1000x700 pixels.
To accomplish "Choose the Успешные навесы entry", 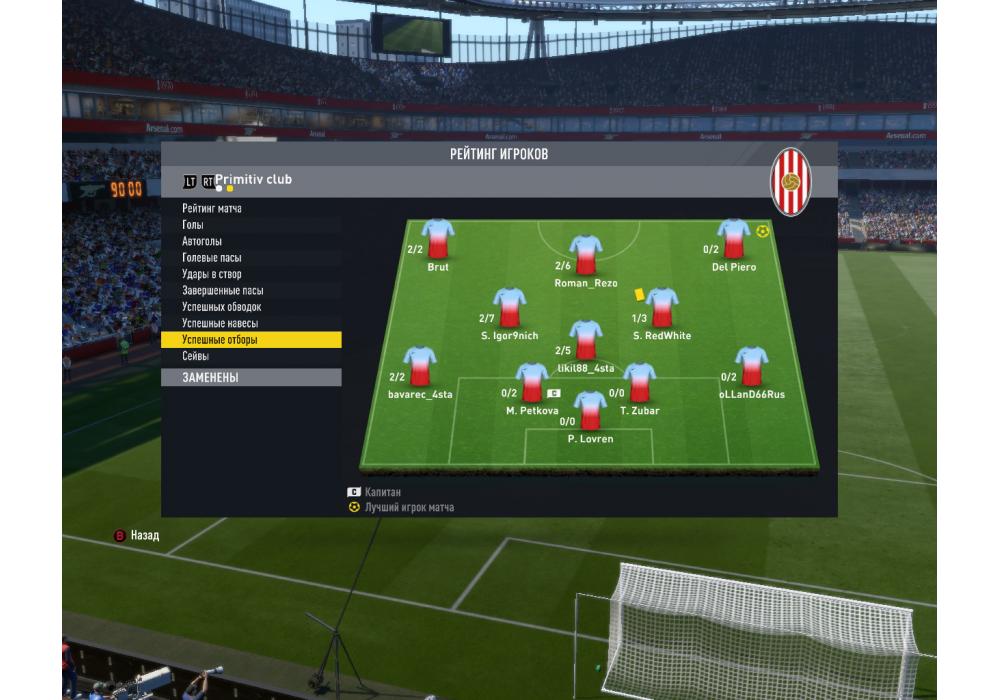I will (x=220, y=324).
